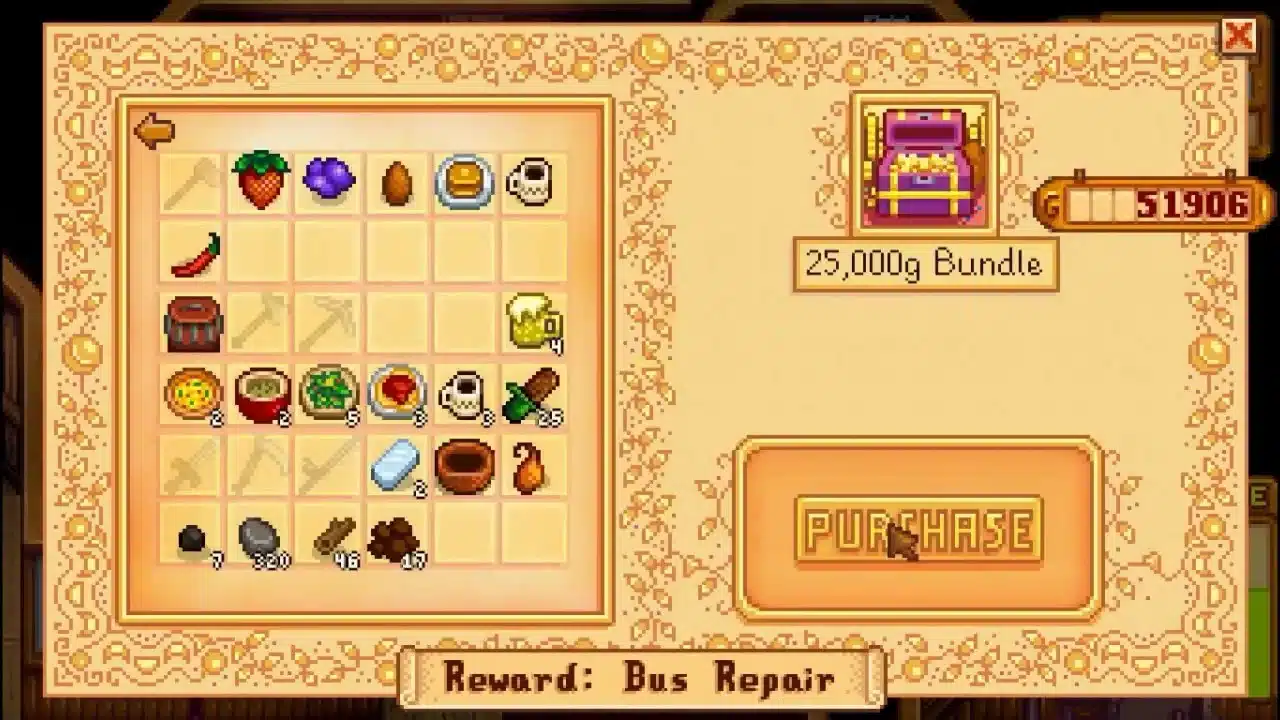Click the refined quartz stack of 2

point(397,462)
